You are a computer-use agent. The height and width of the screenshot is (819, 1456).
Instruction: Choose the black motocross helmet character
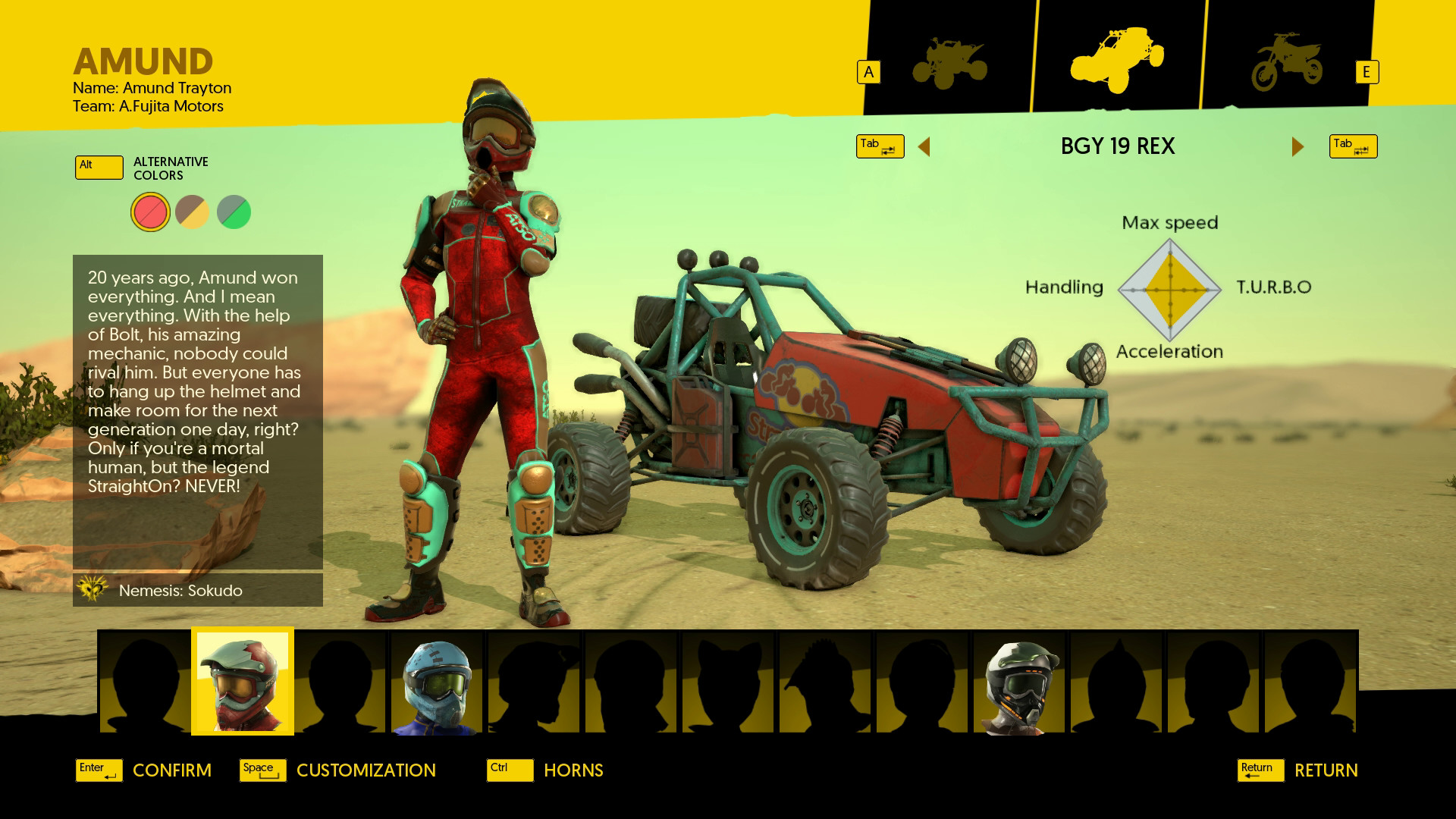[1020, 681]
